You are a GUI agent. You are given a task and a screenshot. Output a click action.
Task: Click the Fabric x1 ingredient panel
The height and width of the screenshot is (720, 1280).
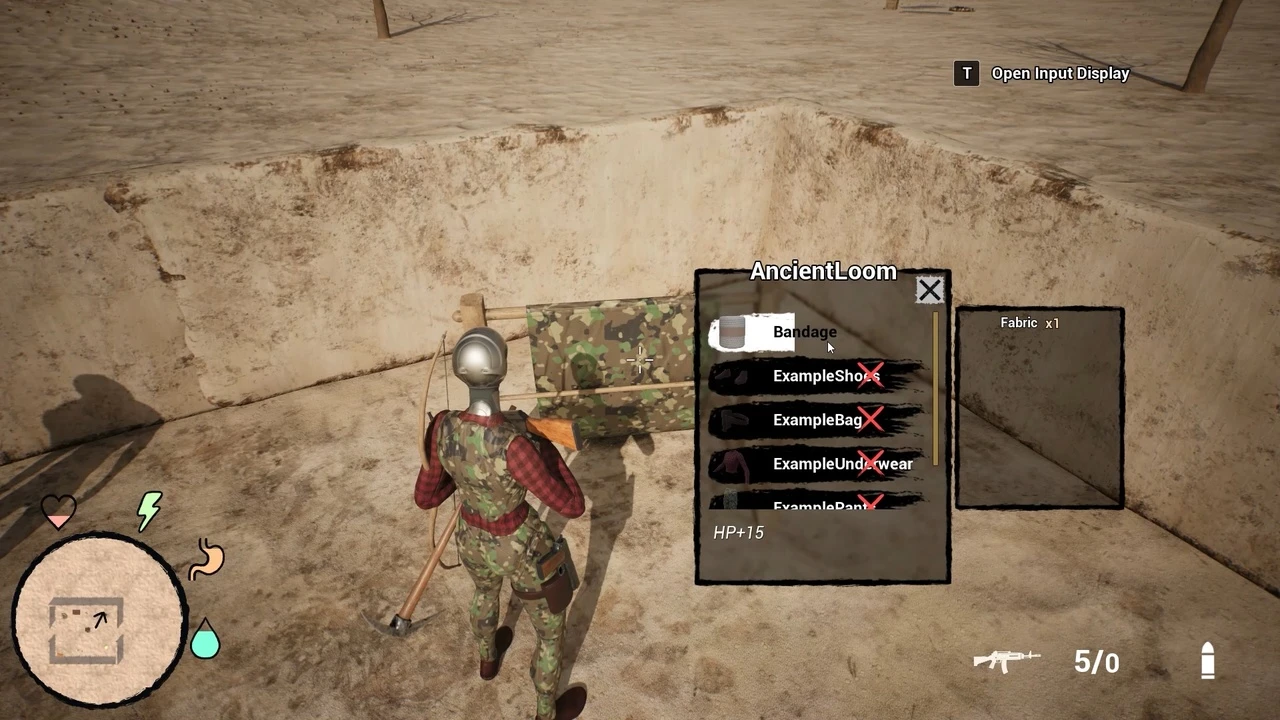1040,407
